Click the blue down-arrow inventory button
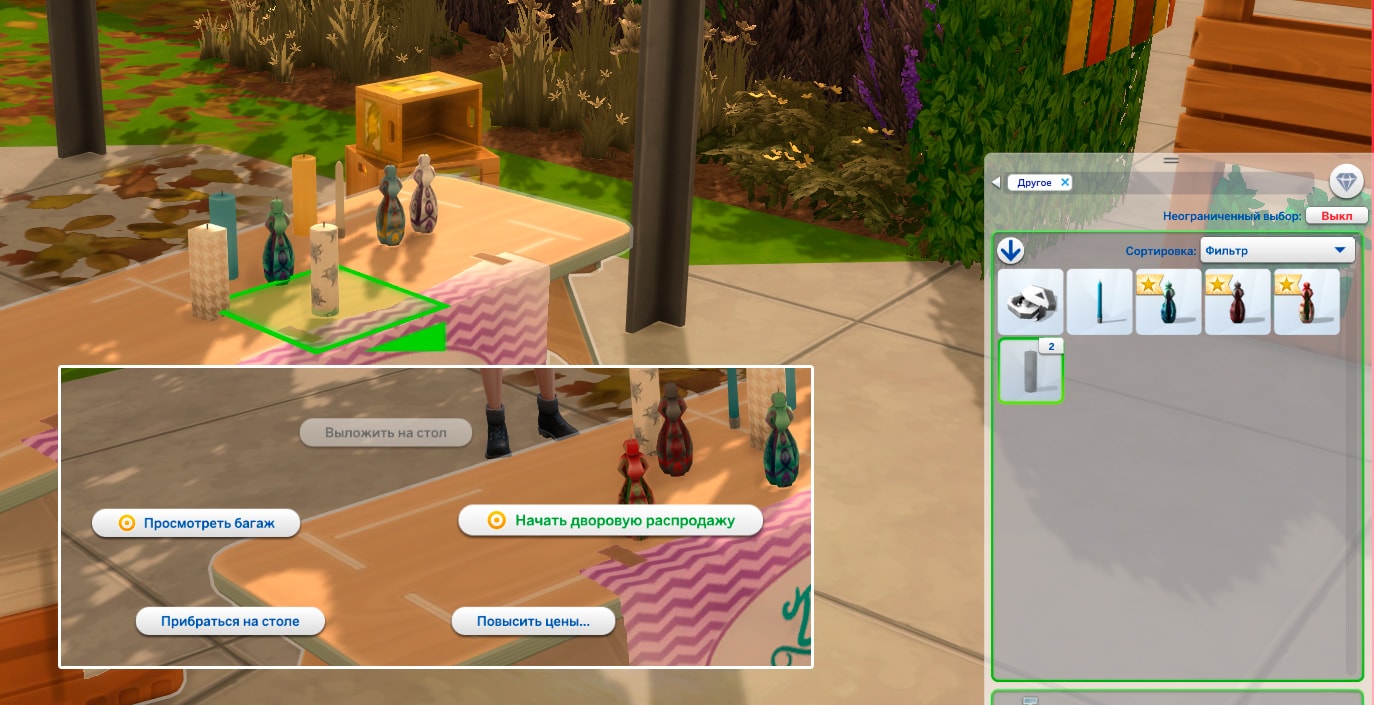Image resolution: width=1374 pixels, height=705 pixels. [1012, 252]
